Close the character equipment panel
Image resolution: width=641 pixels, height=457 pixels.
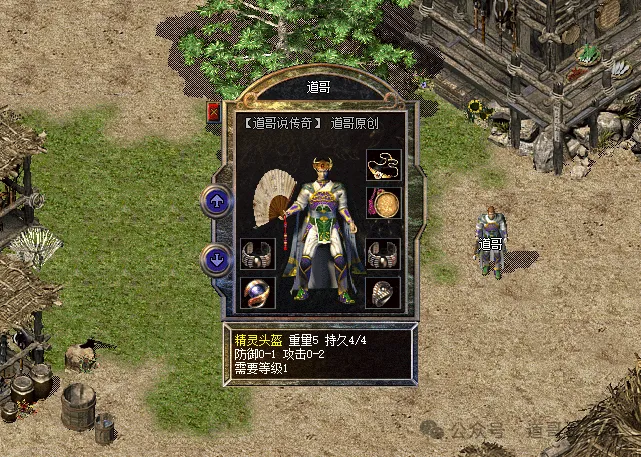click(213, 111)
